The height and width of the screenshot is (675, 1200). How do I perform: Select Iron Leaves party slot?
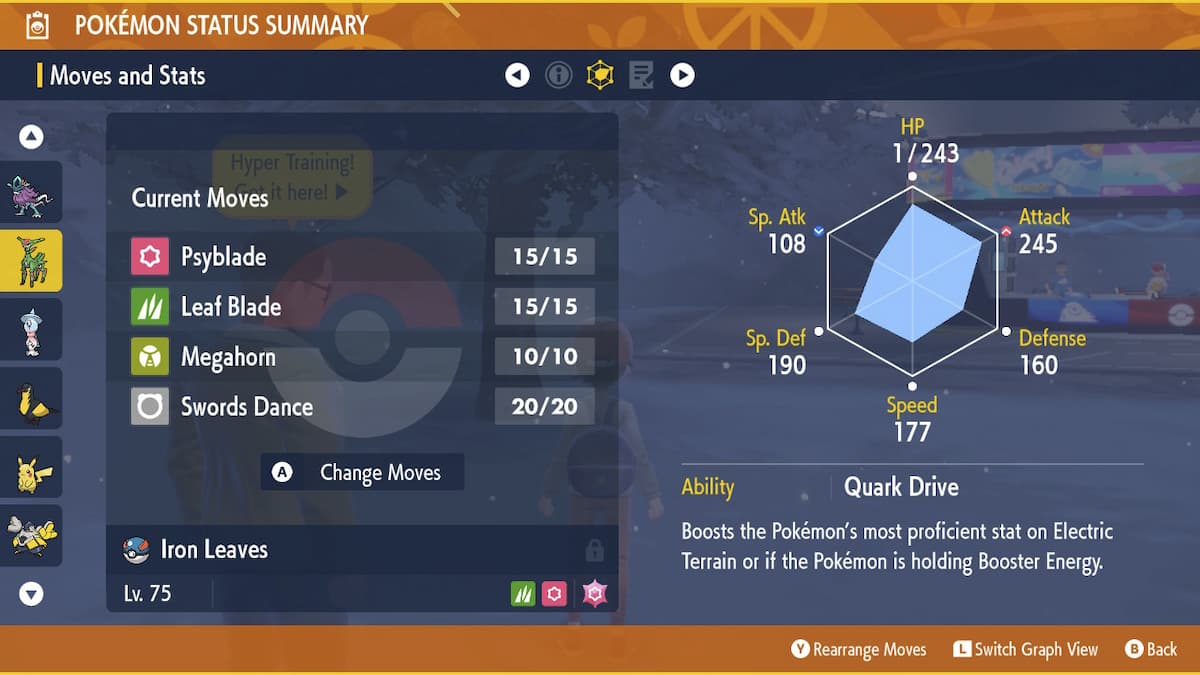click(x=31, y=260)
